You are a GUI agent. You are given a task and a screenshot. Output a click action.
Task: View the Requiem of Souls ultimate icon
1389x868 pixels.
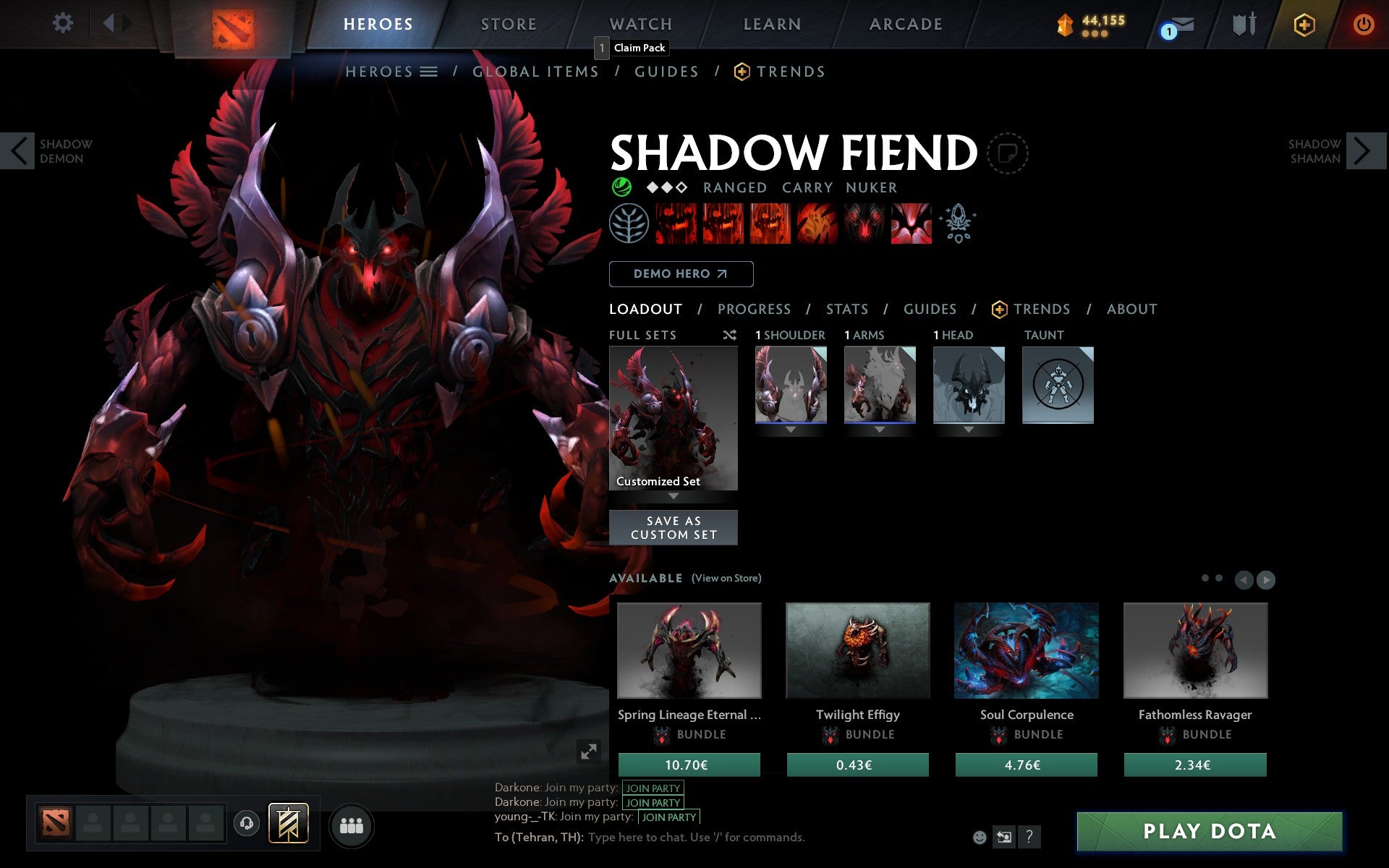[910, 223]
